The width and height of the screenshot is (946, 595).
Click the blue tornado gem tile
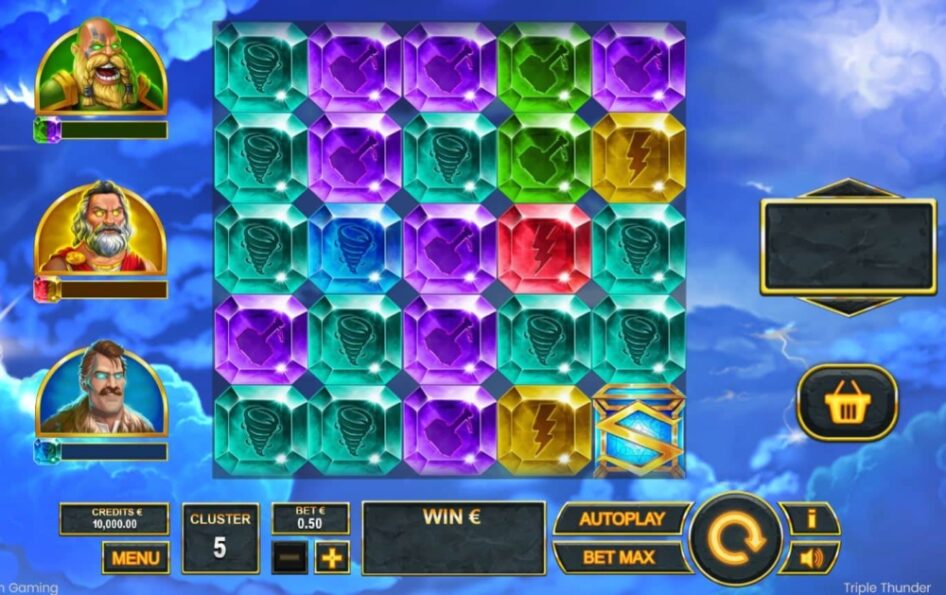click(x=355, y=248)
